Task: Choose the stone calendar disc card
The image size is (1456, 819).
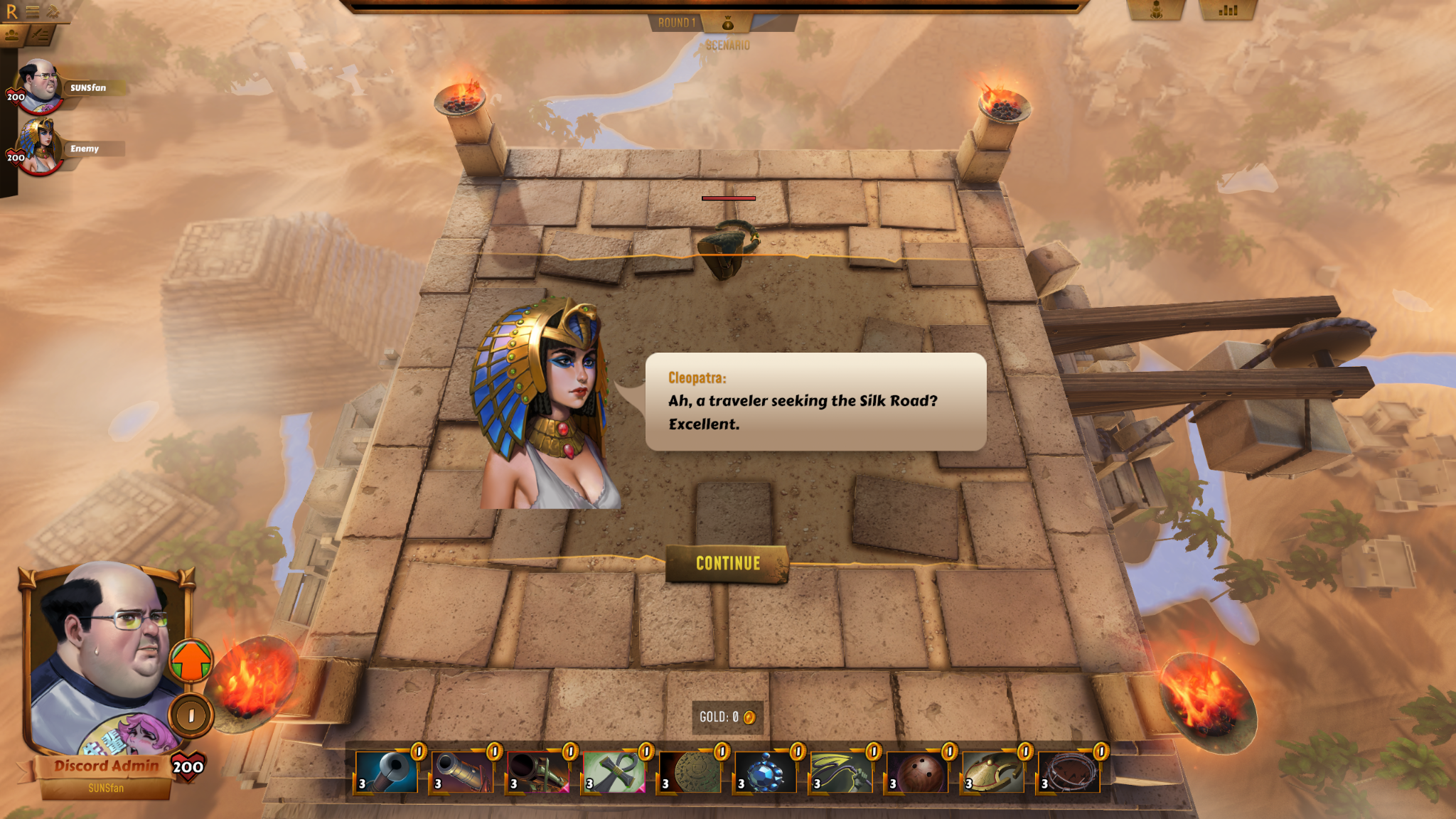Action: click(x=688, y=773)
